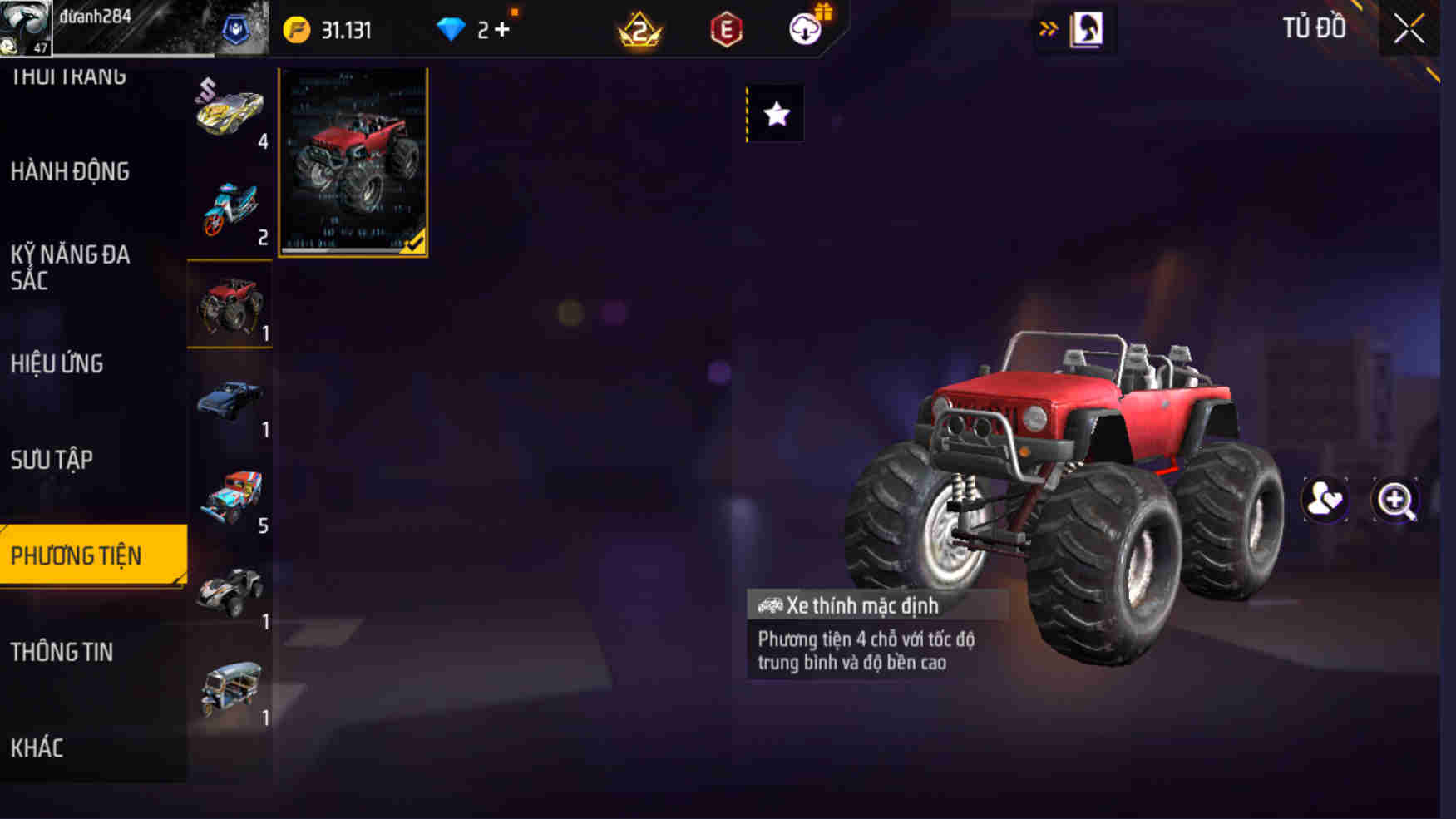Click the magnifier zoom icon beside the truck

click(x=1397, y=500)
